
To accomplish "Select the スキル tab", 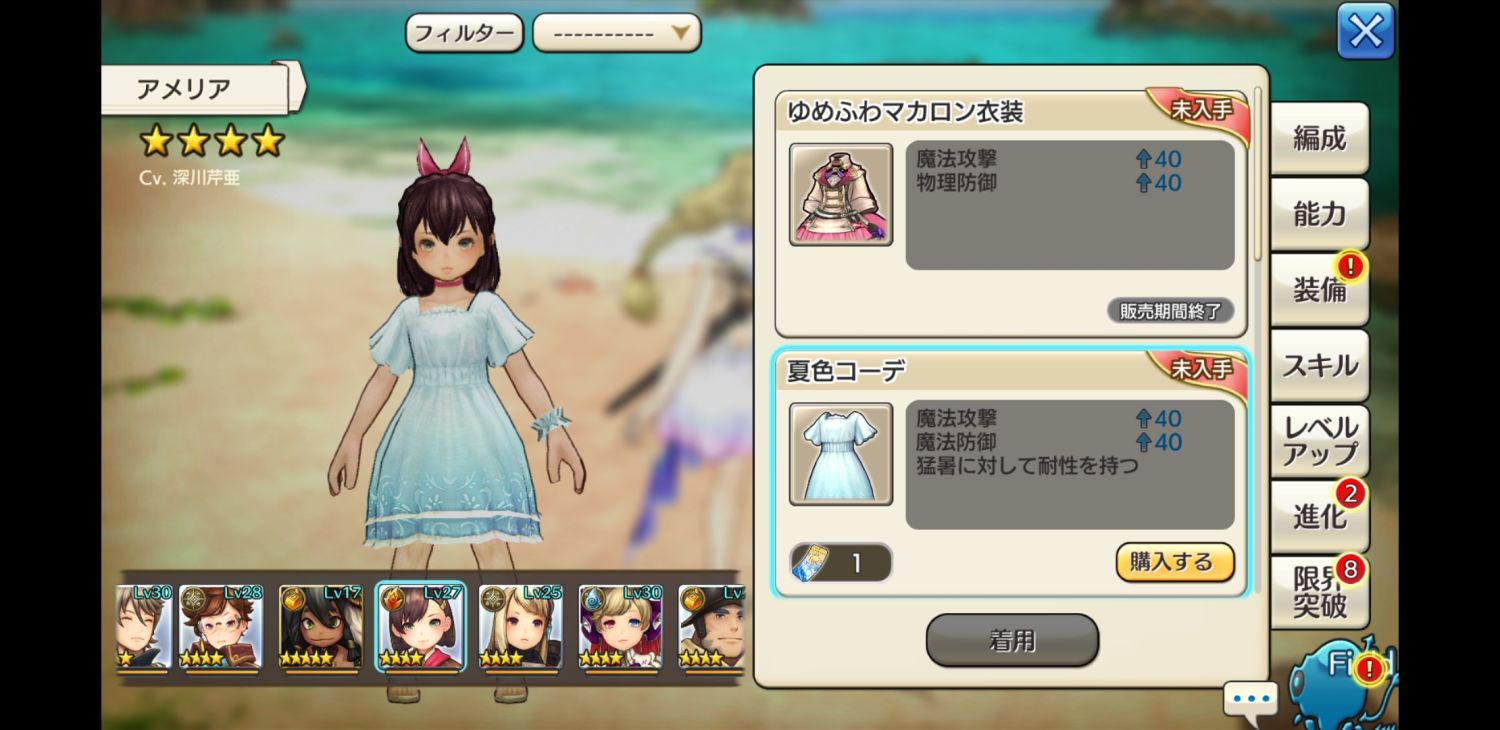I will point(1319,366).
